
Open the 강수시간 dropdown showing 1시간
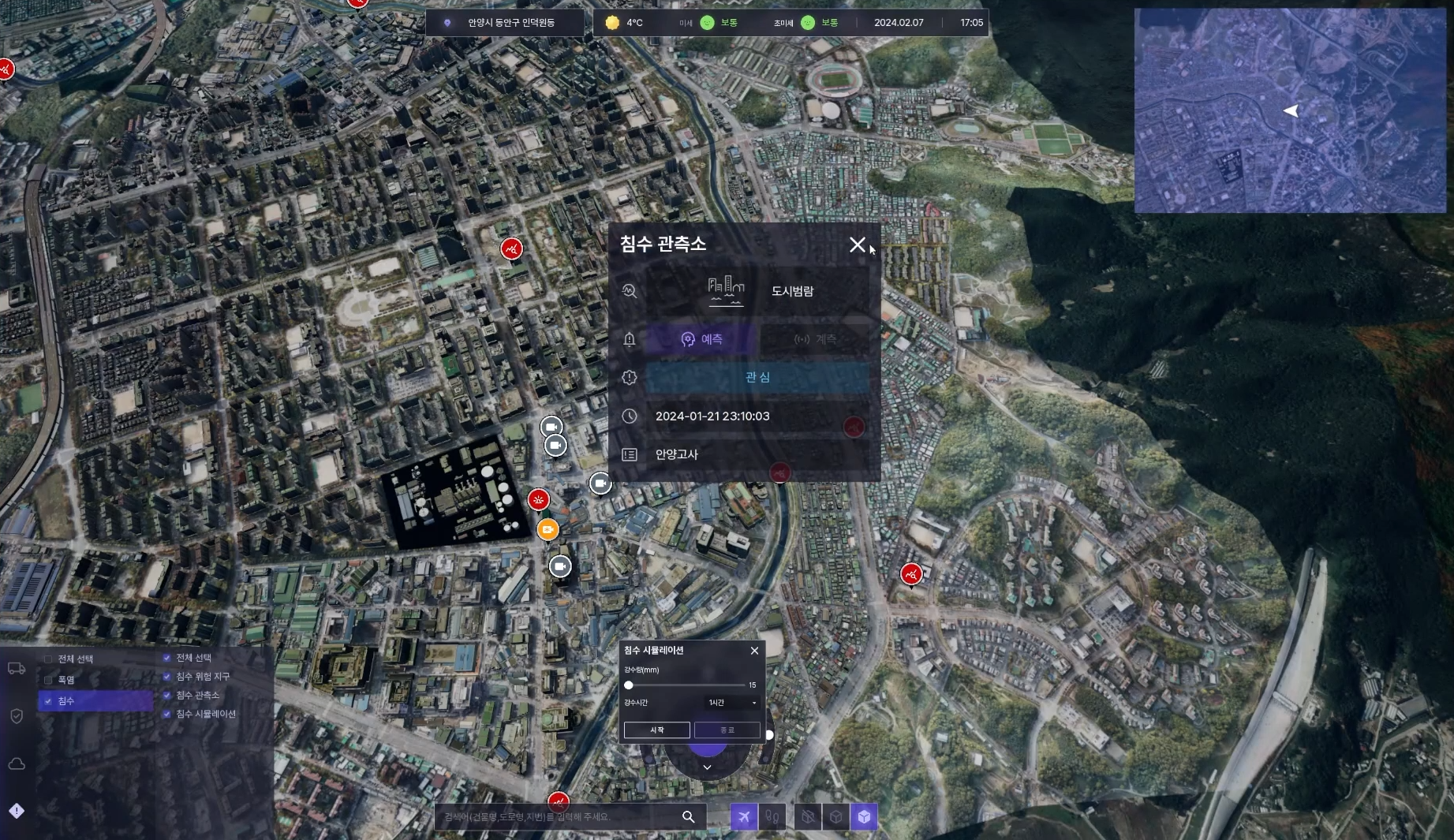point(731,703)
